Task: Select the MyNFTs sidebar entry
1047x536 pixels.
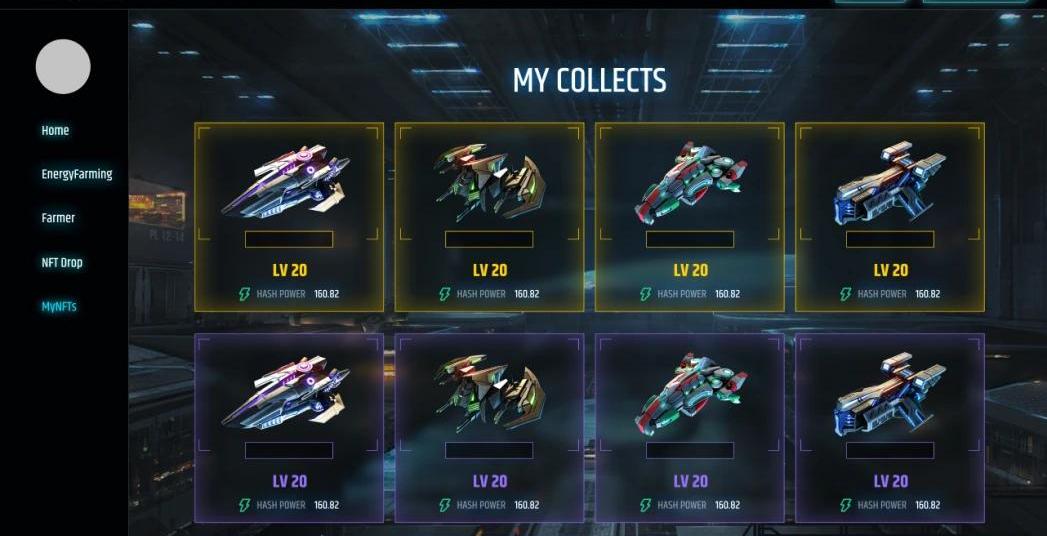Action: pyautogui.click(x=59, y=307)
